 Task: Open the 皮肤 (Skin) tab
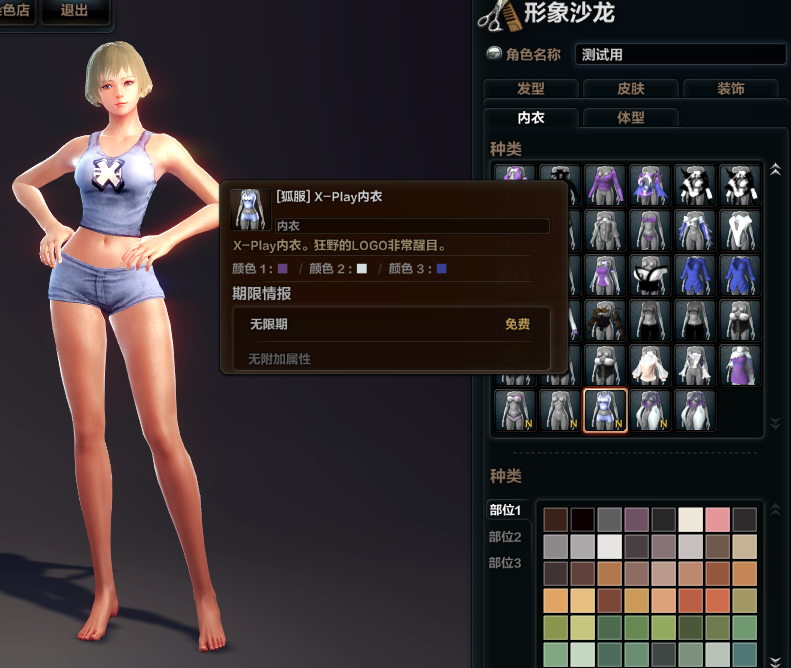click(629, 89)
